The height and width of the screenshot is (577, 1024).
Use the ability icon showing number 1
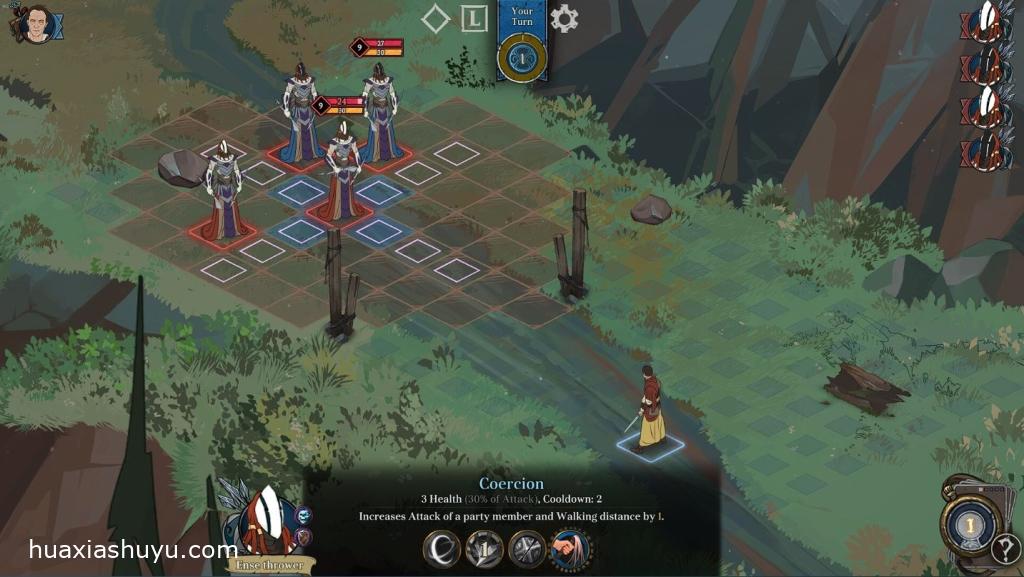(x=484, y=549)
